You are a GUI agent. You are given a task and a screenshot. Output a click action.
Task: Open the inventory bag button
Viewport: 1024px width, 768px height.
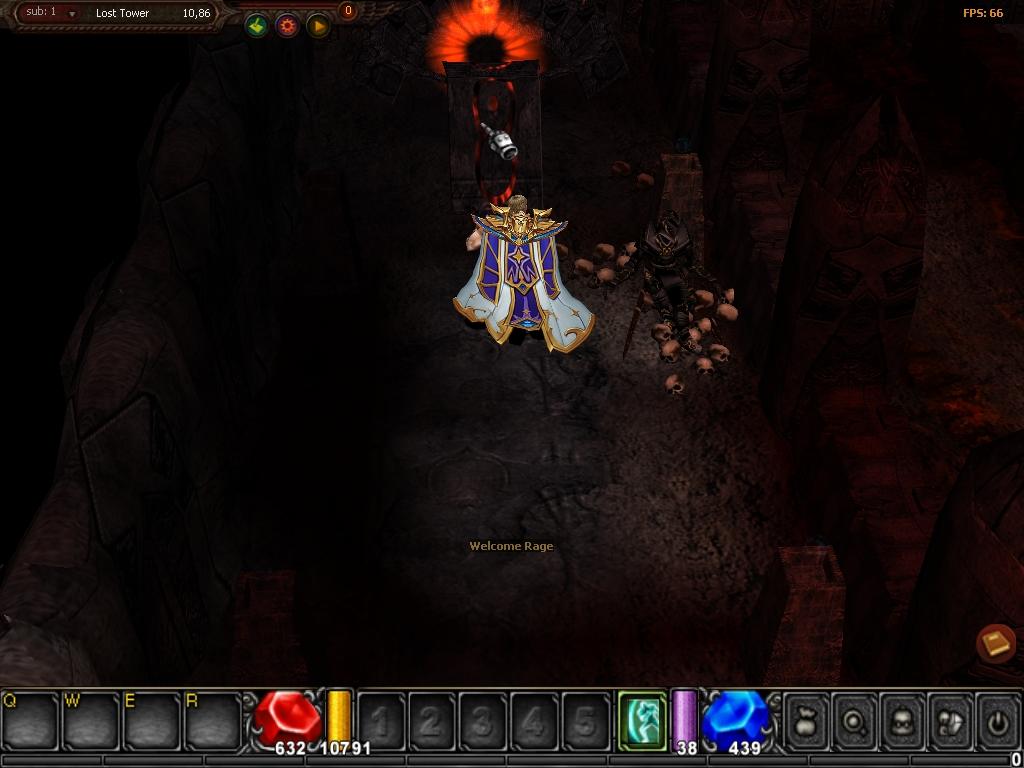coord(806,720)
